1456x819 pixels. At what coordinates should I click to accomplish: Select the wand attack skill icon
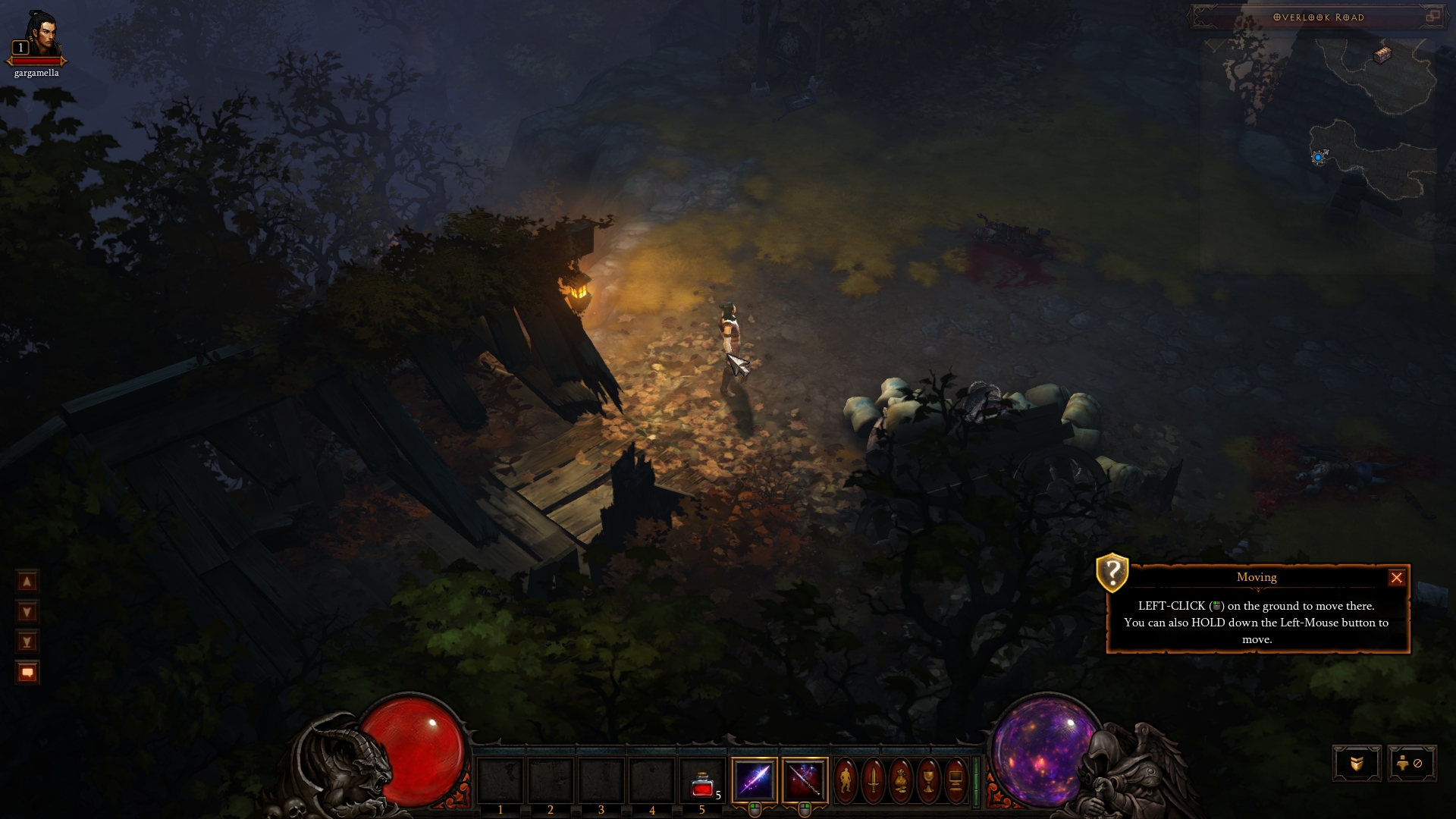(x=804, y=780)
